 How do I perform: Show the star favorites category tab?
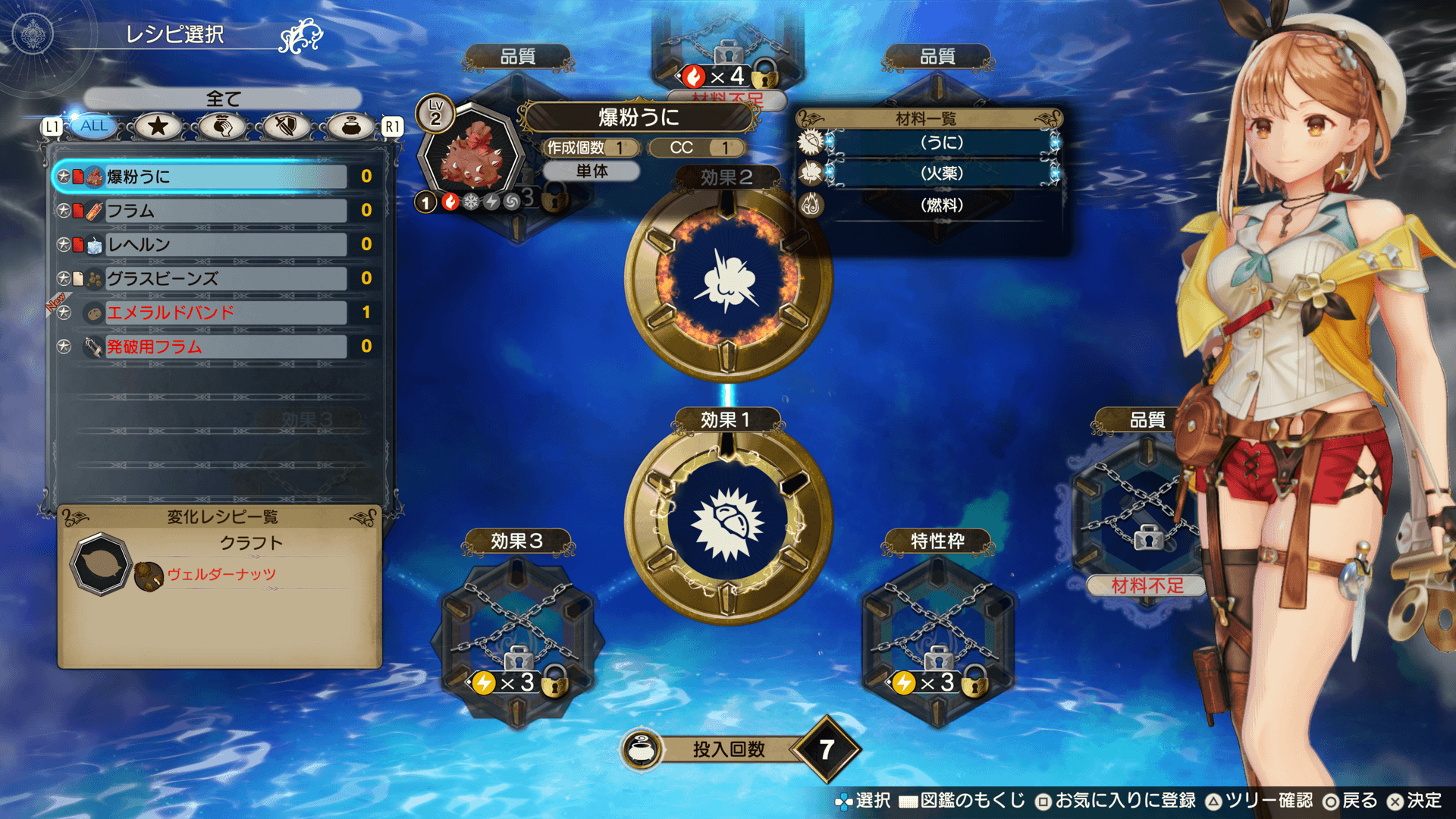coord(158,126)
